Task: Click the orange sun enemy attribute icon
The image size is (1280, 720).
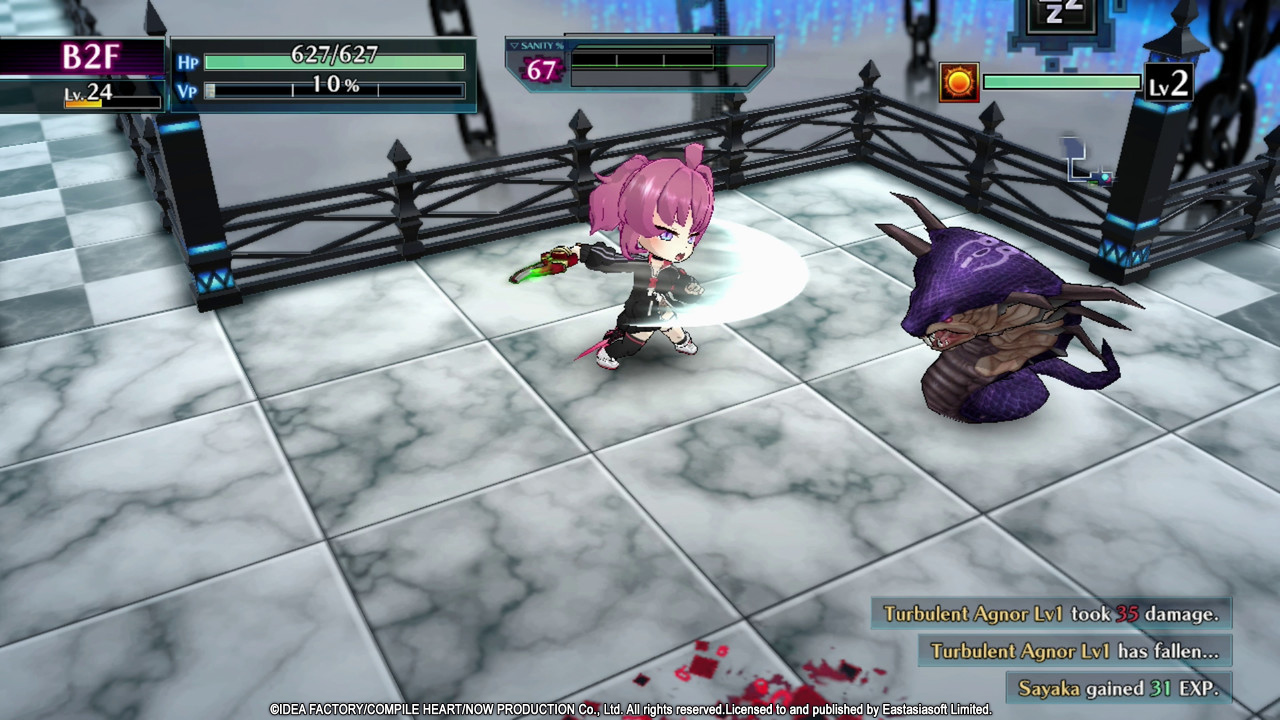Action: click(958, 83)
